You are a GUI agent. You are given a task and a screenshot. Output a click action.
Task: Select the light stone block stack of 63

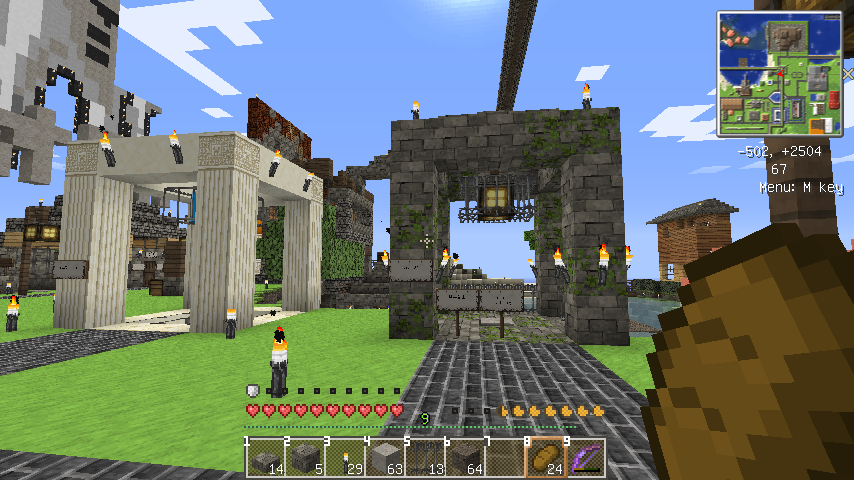coord(385,457)
